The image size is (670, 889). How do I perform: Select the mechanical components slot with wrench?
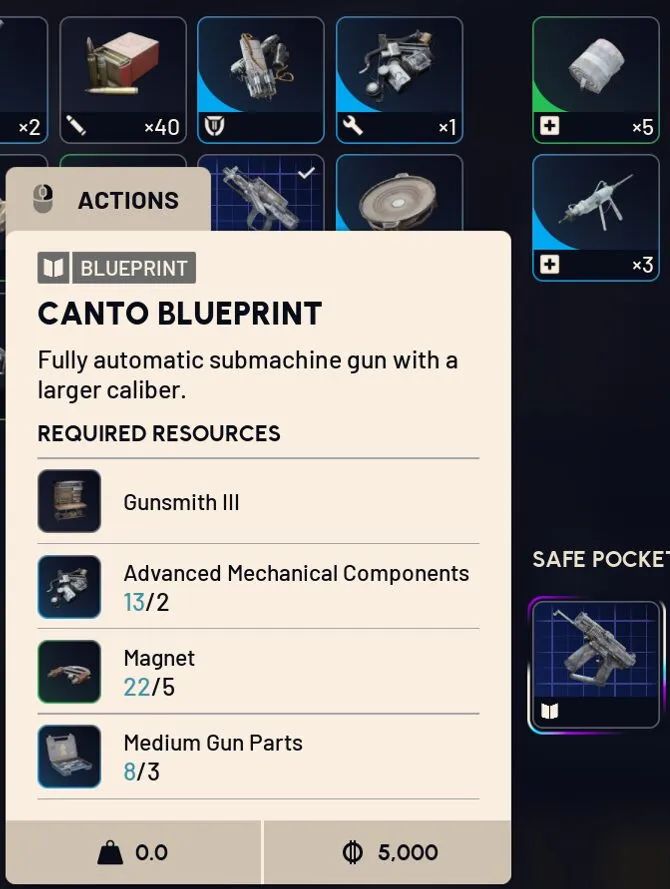pos(399,80)
